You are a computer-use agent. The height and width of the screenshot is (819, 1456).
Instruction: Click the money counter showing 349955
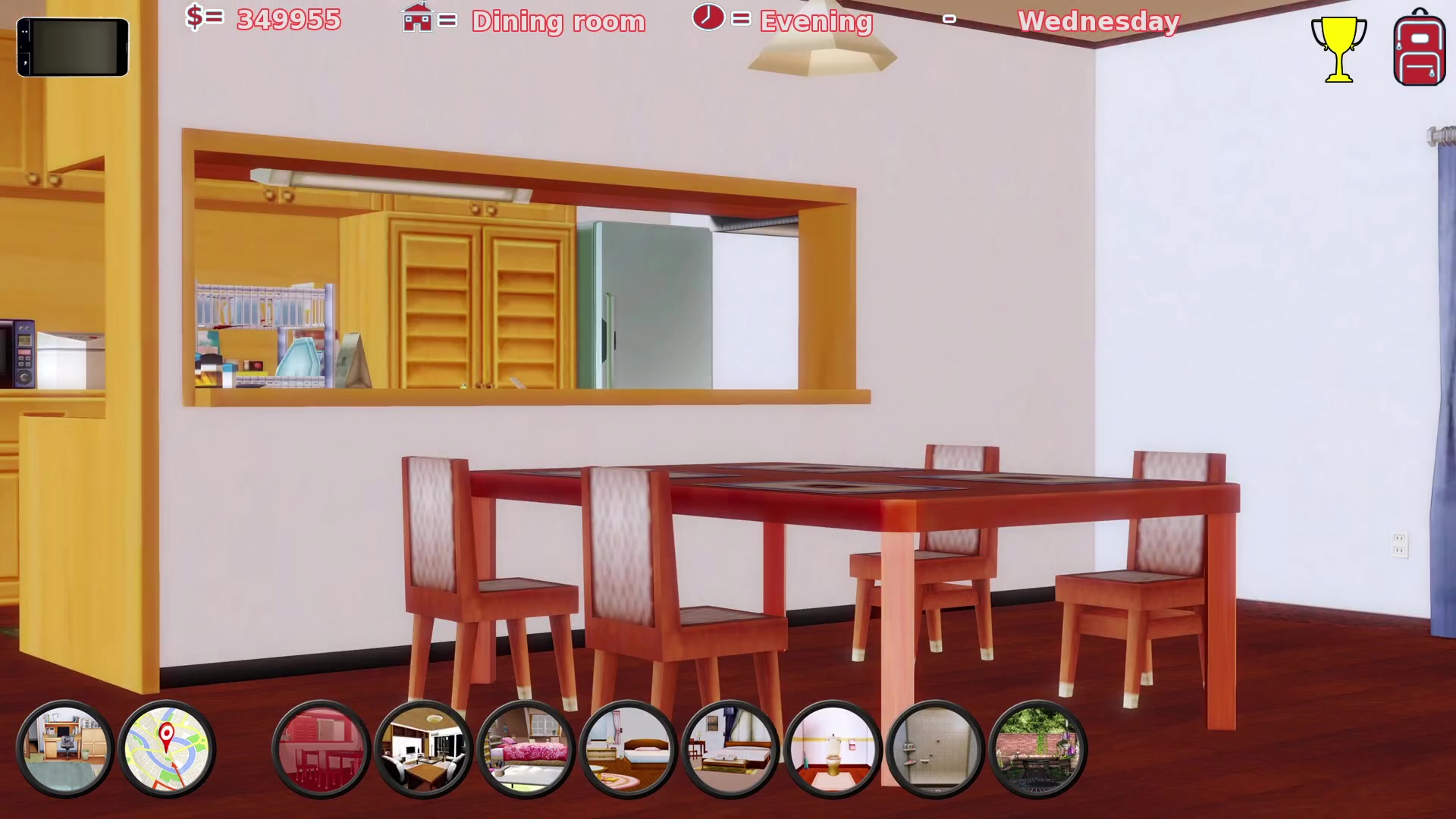click(288, 20)
